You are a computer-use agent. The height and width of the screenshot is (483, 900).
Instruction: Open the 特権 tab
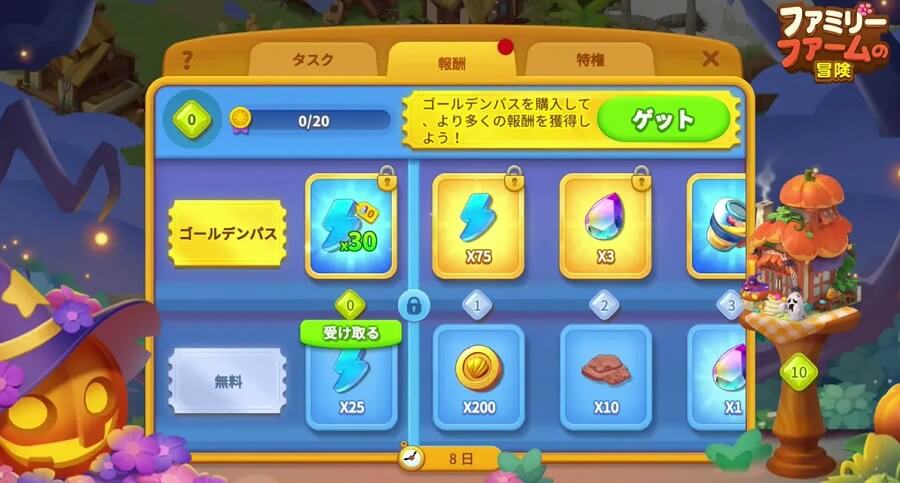click(588, 60)
